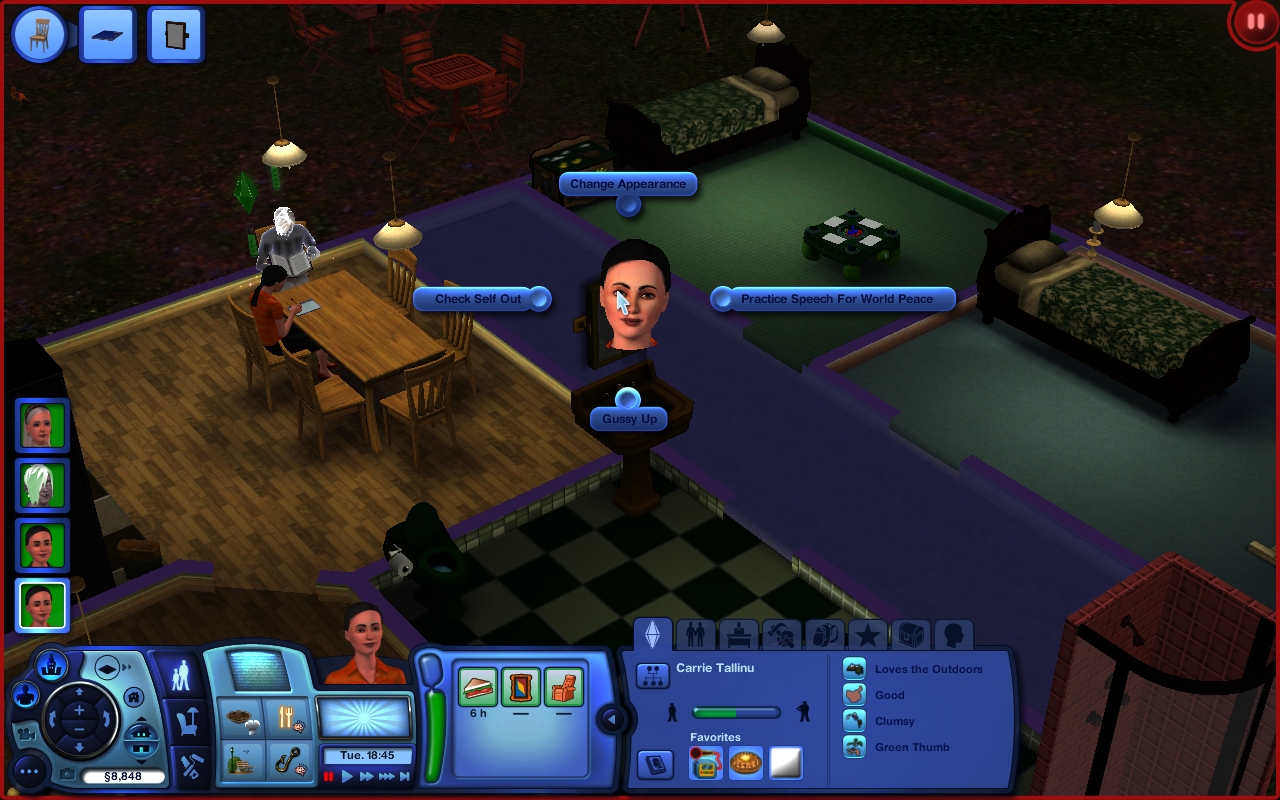Image resolution: width=1280 pixels, height=800 pixels.
Task: Select the Gussy Up interaction
Action: coord(629,419)
